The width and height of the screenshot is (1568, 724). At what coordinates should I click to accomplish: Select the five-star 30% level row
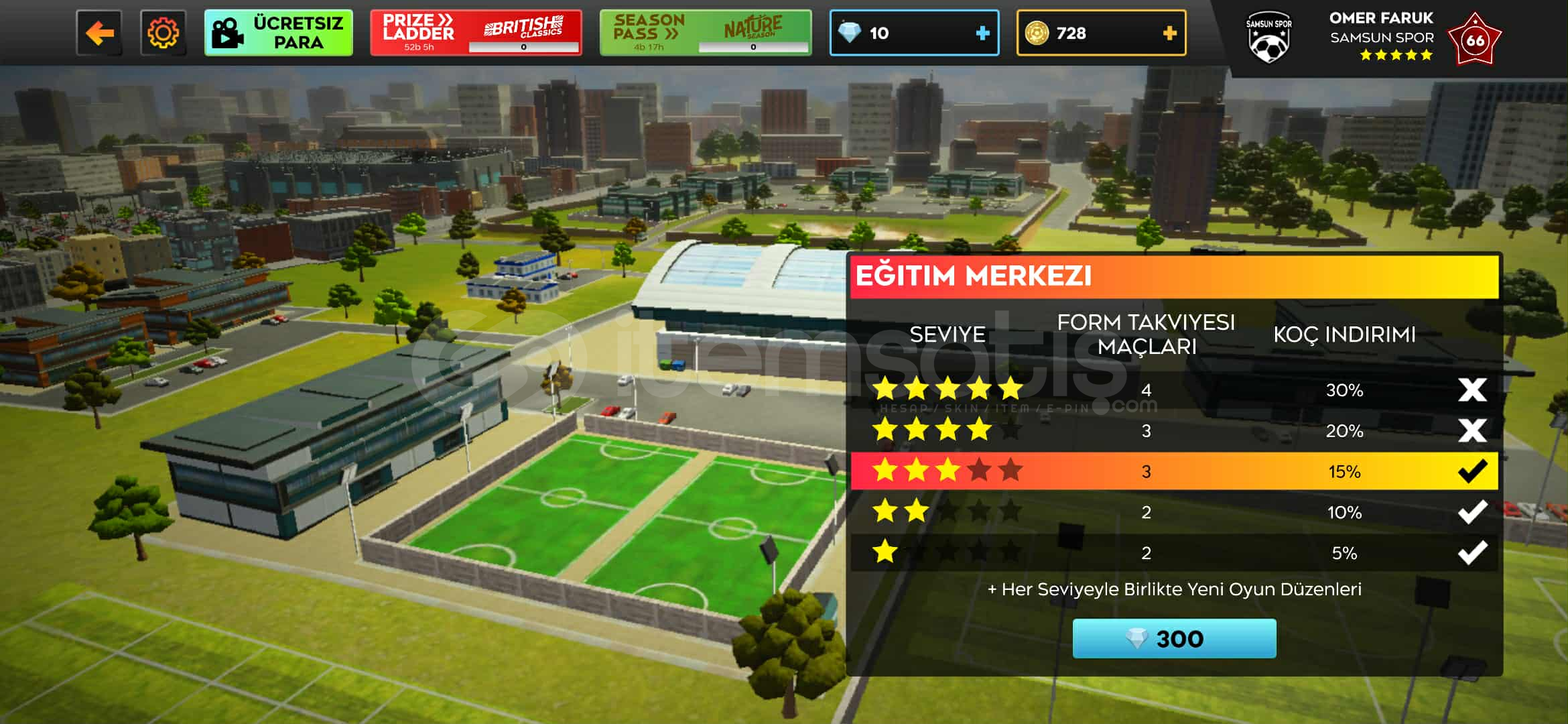click(1174, 389)
